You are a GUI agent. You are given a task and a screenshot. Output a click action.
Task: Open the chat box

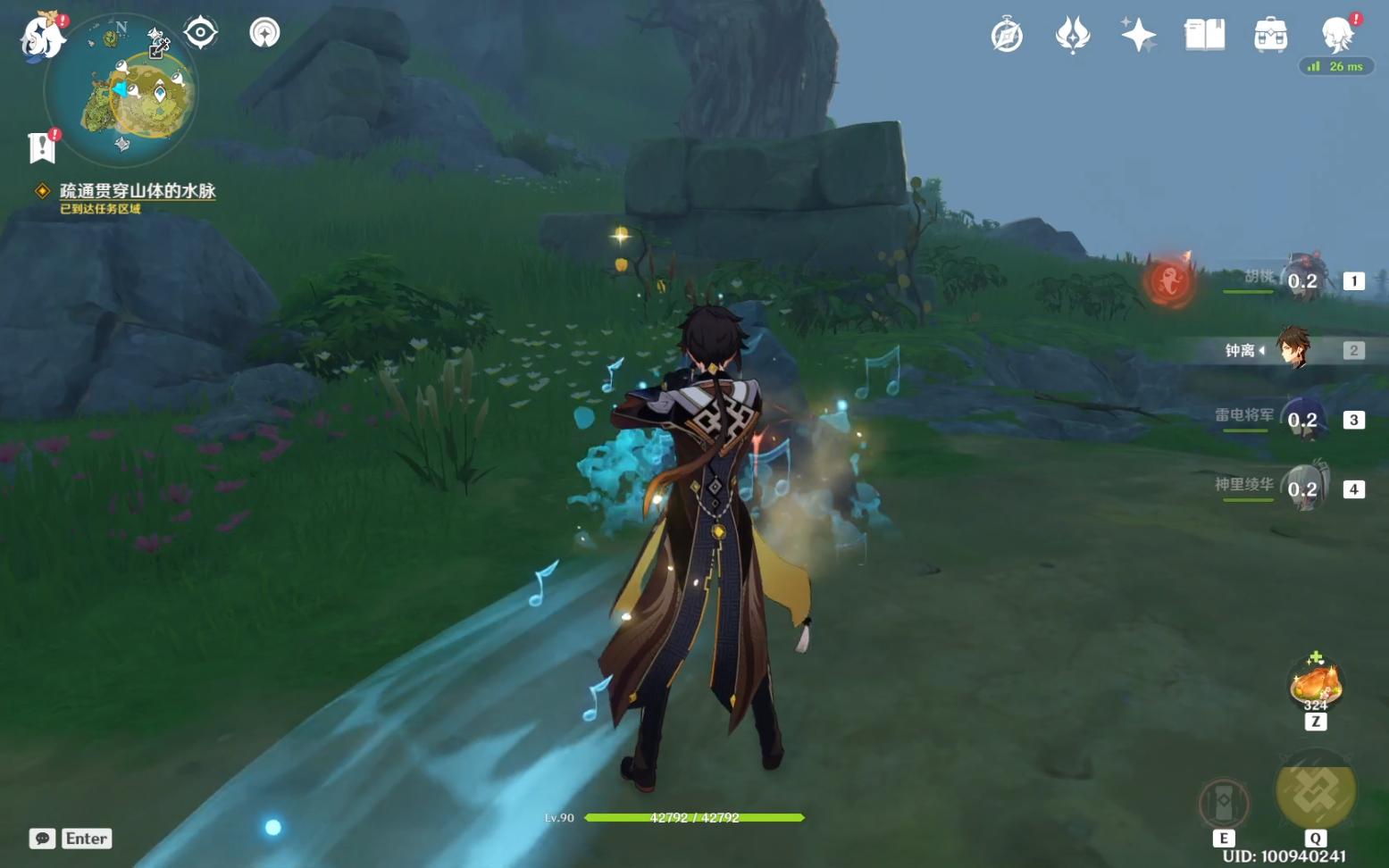42,839
